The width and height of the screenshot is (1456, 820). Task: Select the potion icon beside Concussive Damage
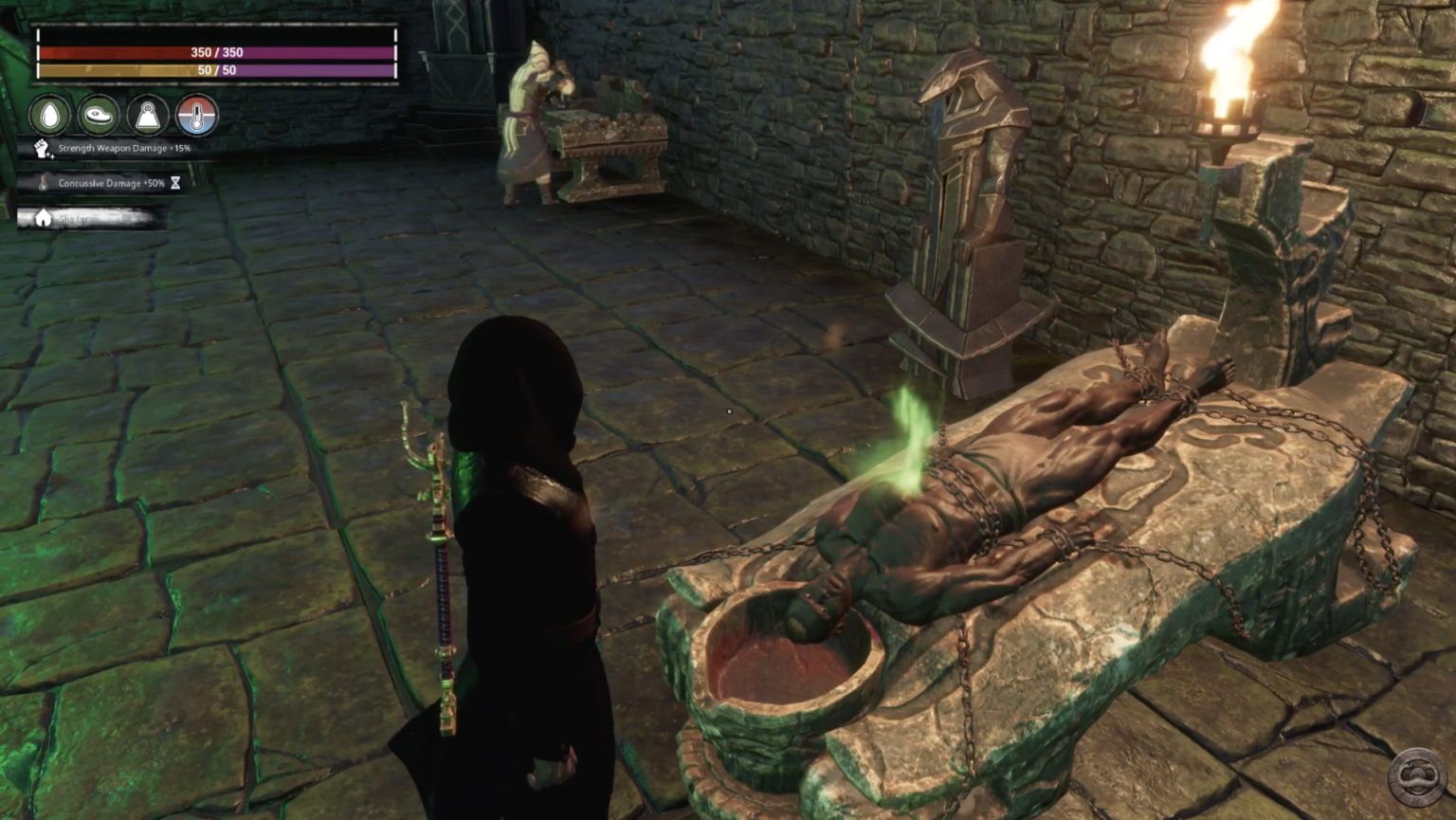click(42, 183)
